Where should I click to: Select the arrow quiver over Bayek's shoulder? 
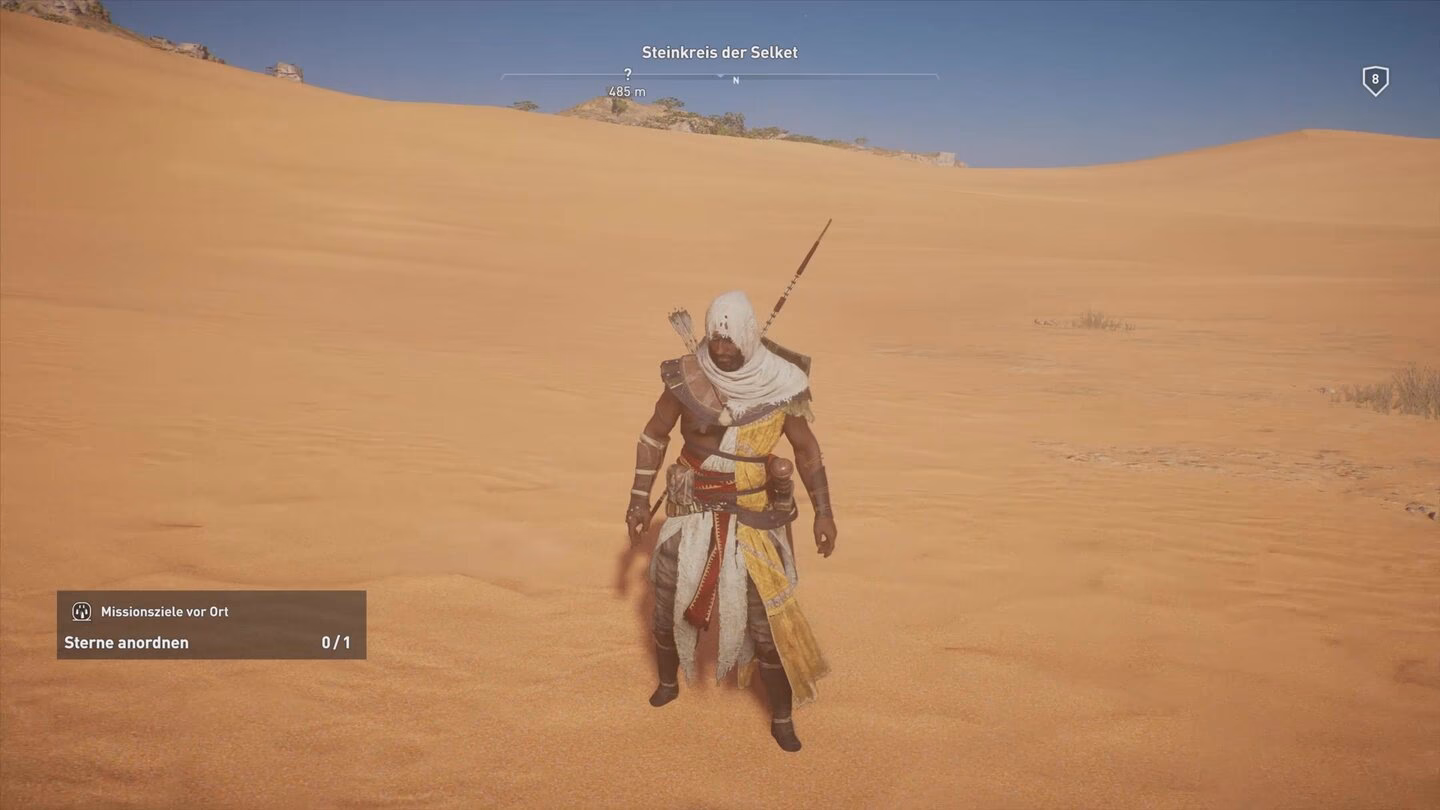coord(685,330)
